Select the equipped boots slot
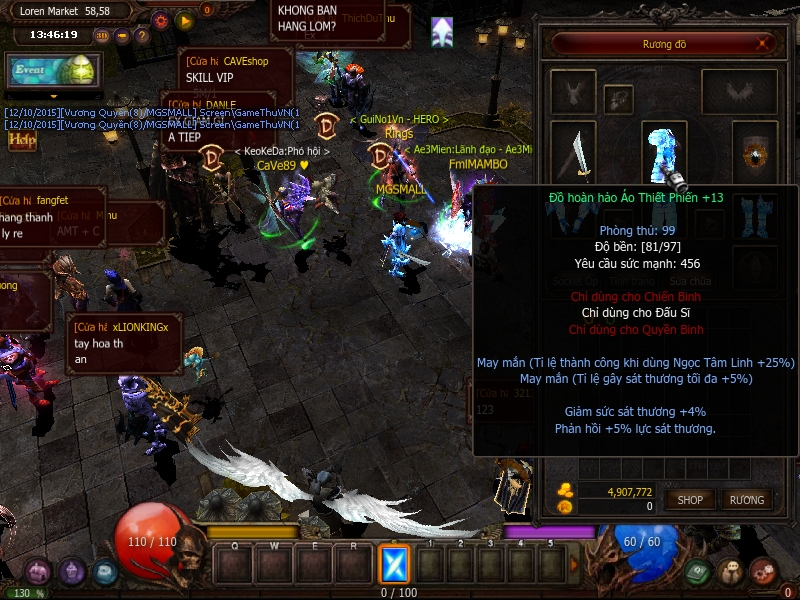 click(x=754, y=217)
